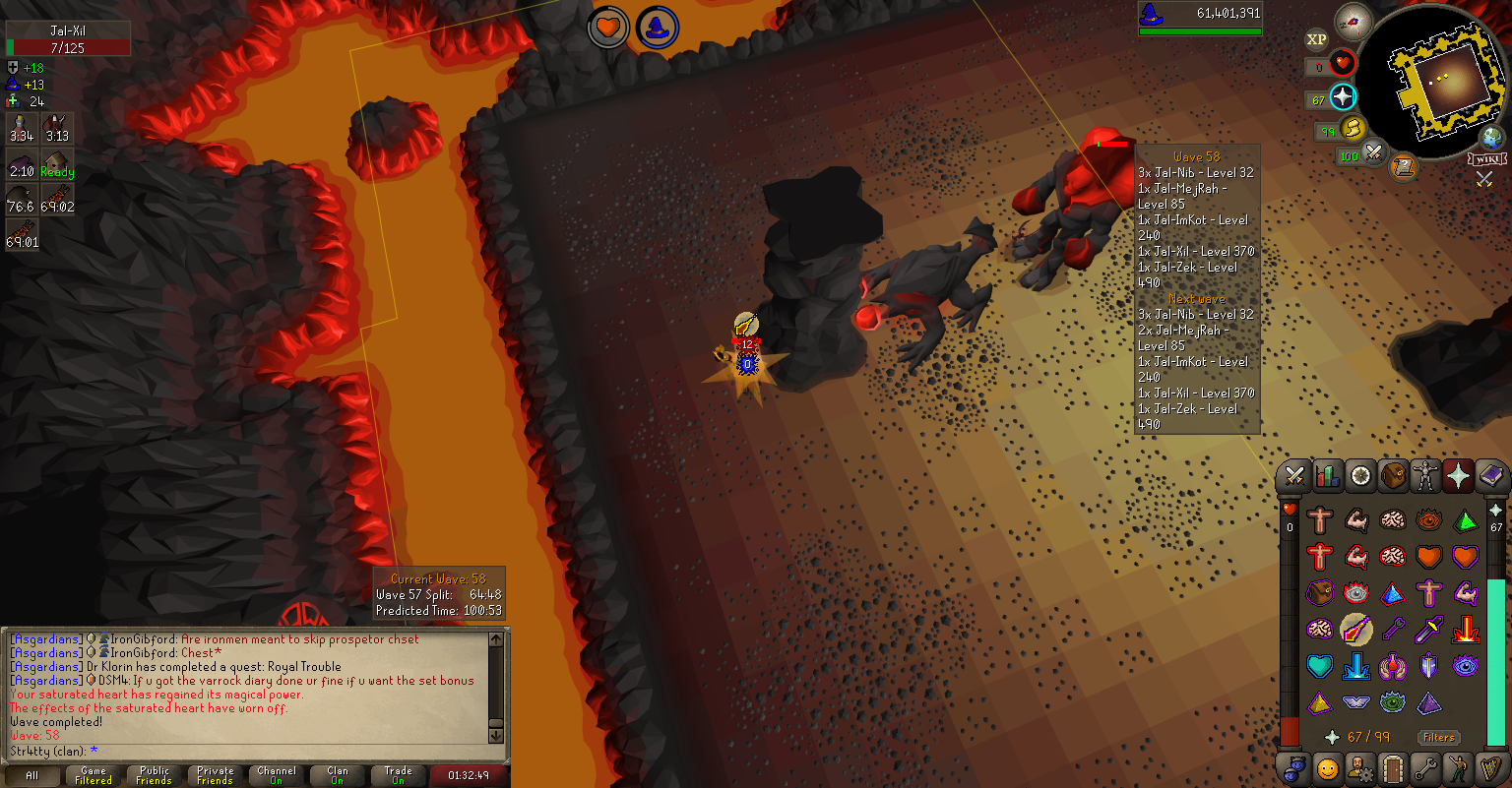Image resolution: width=1512 pixels, height=788 pixels.
Task: Toggle run using the run energy orb
Action: [x=1354, y=129]
